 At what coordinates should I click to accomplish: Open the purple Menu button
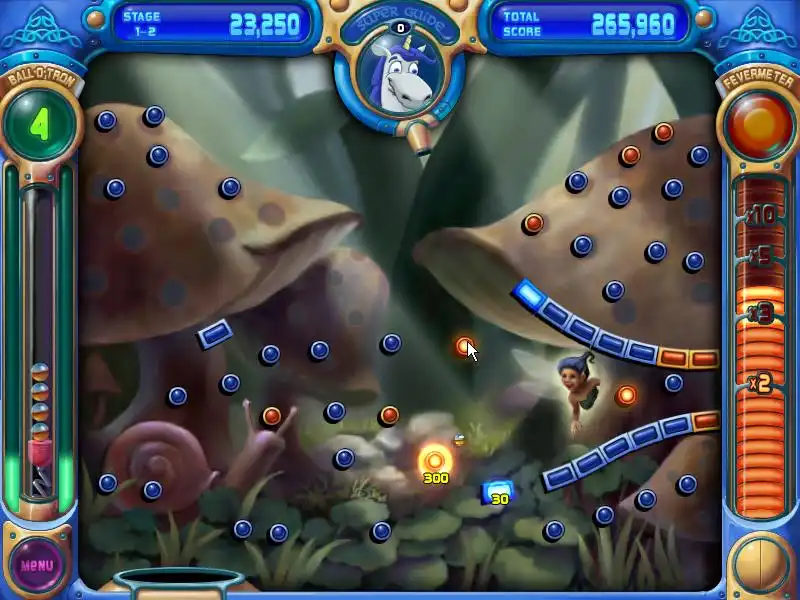(x=37, y=564)
